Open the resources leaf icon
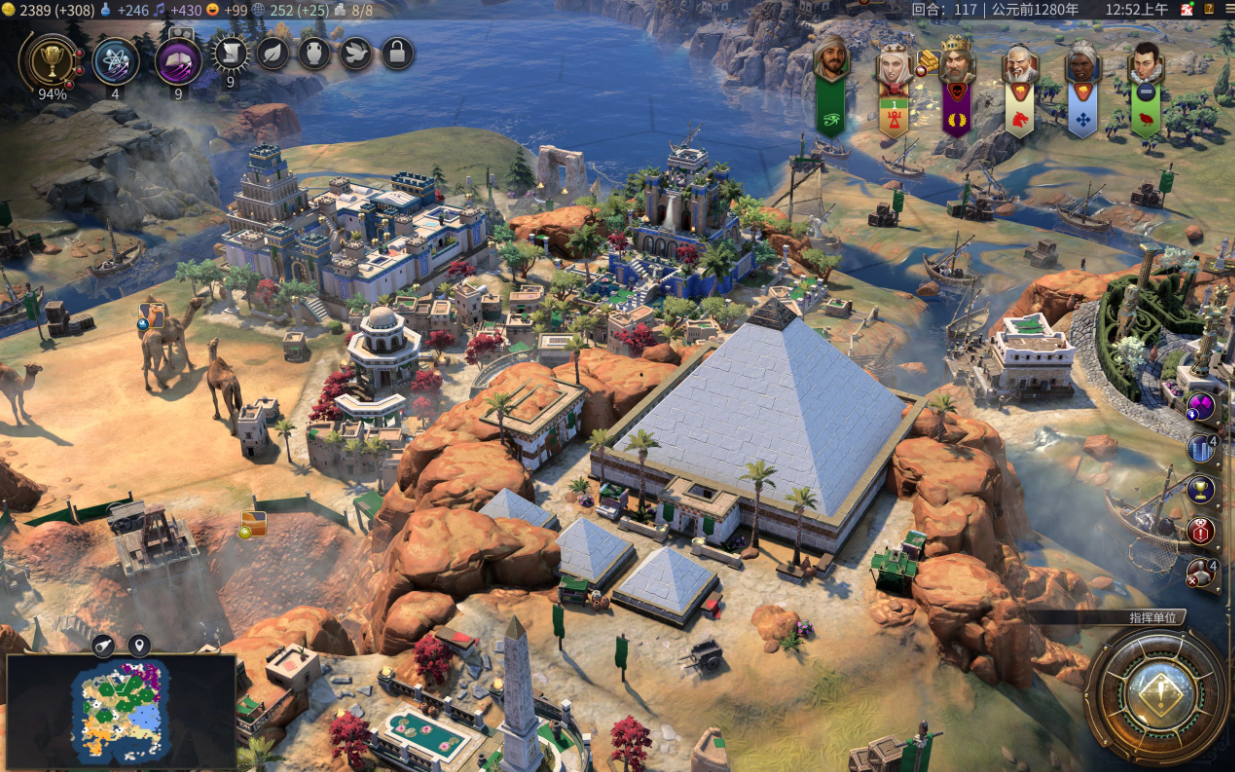This screenshot has height=772, width=1235. click(272, 53)
